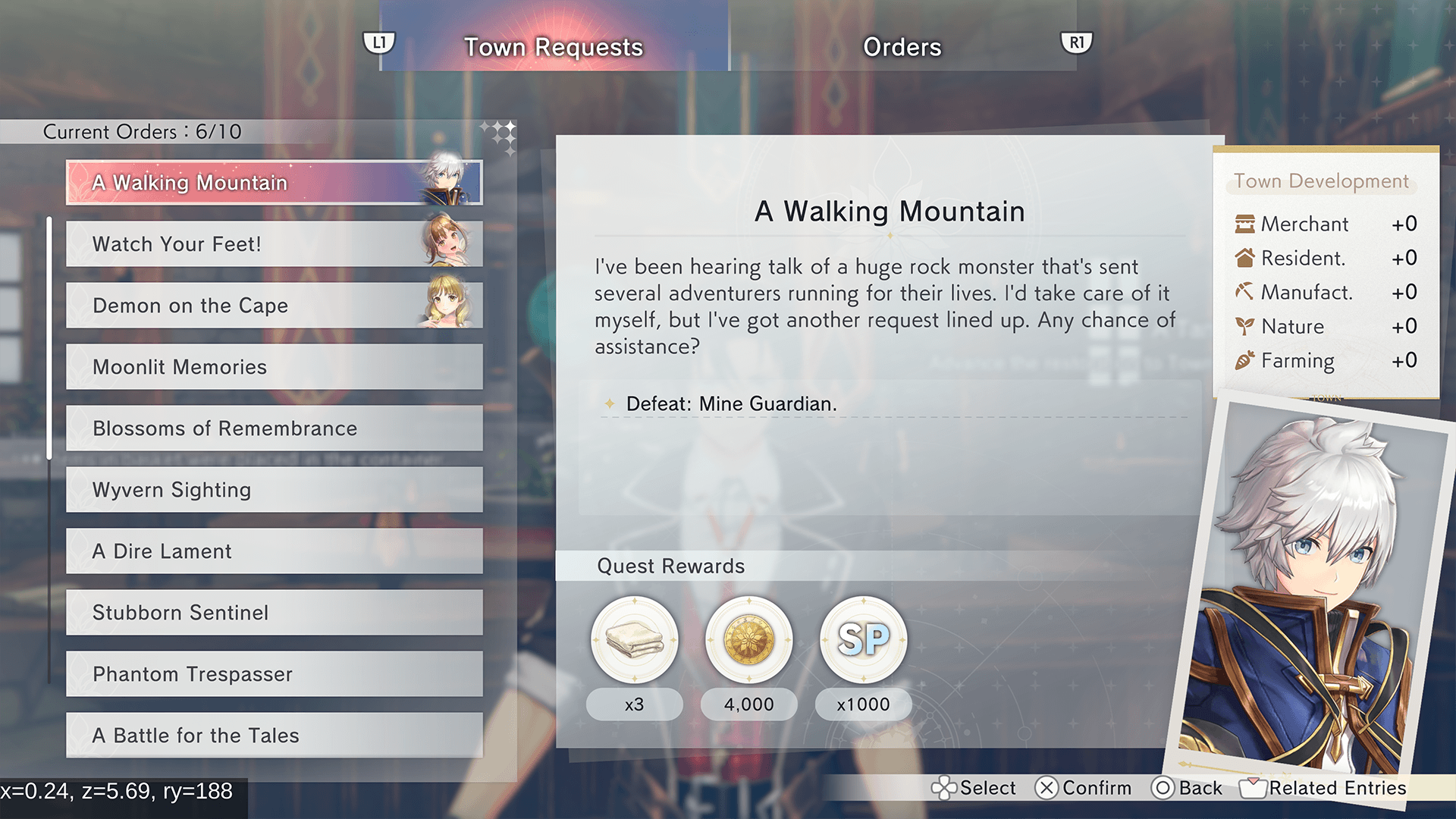Click the SP reward icon
The image size is (1456, 819).
pyautogui.click(x=864, y=640)
